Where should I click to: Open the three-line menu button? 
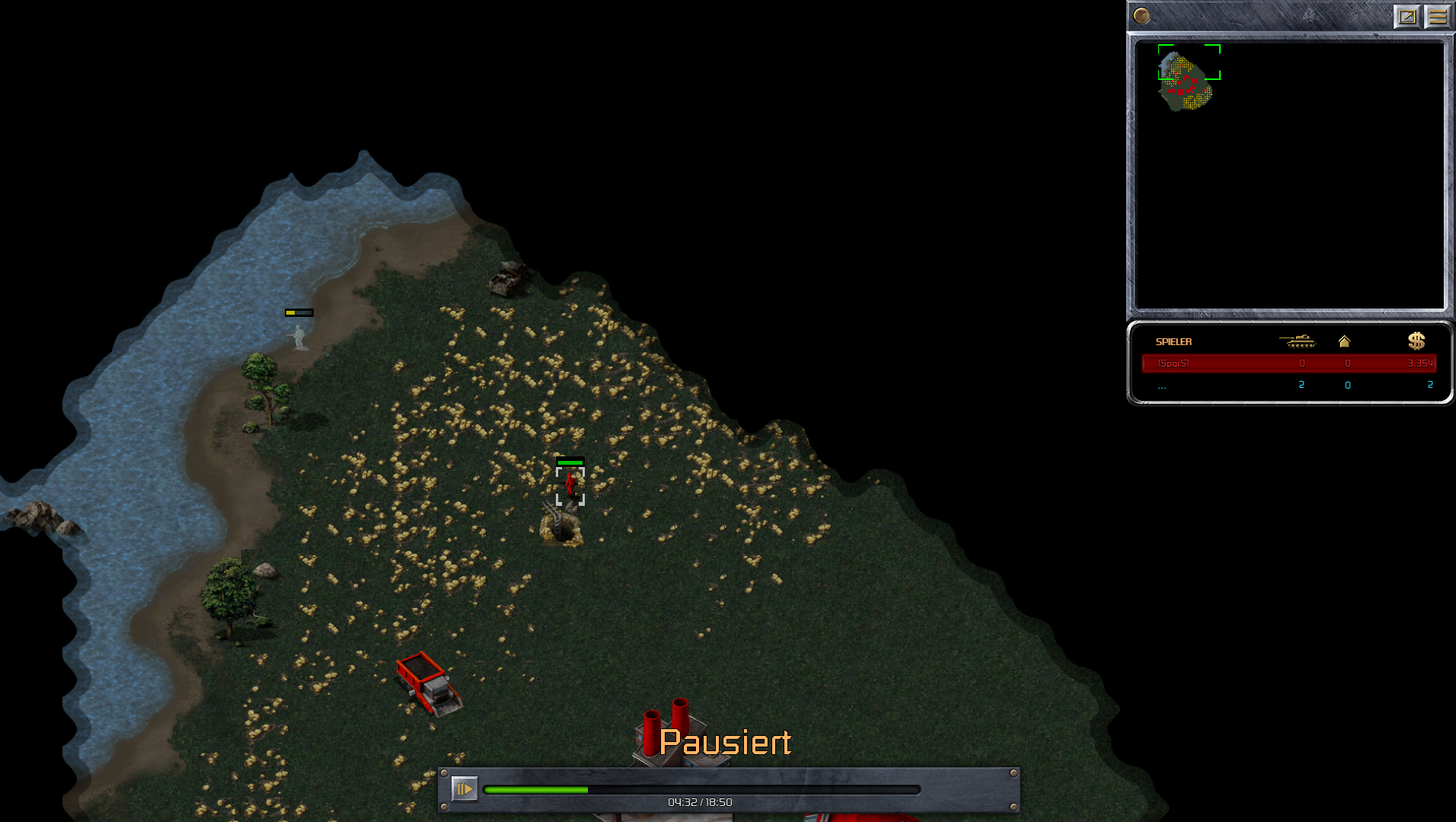[x=1437, y=16]
